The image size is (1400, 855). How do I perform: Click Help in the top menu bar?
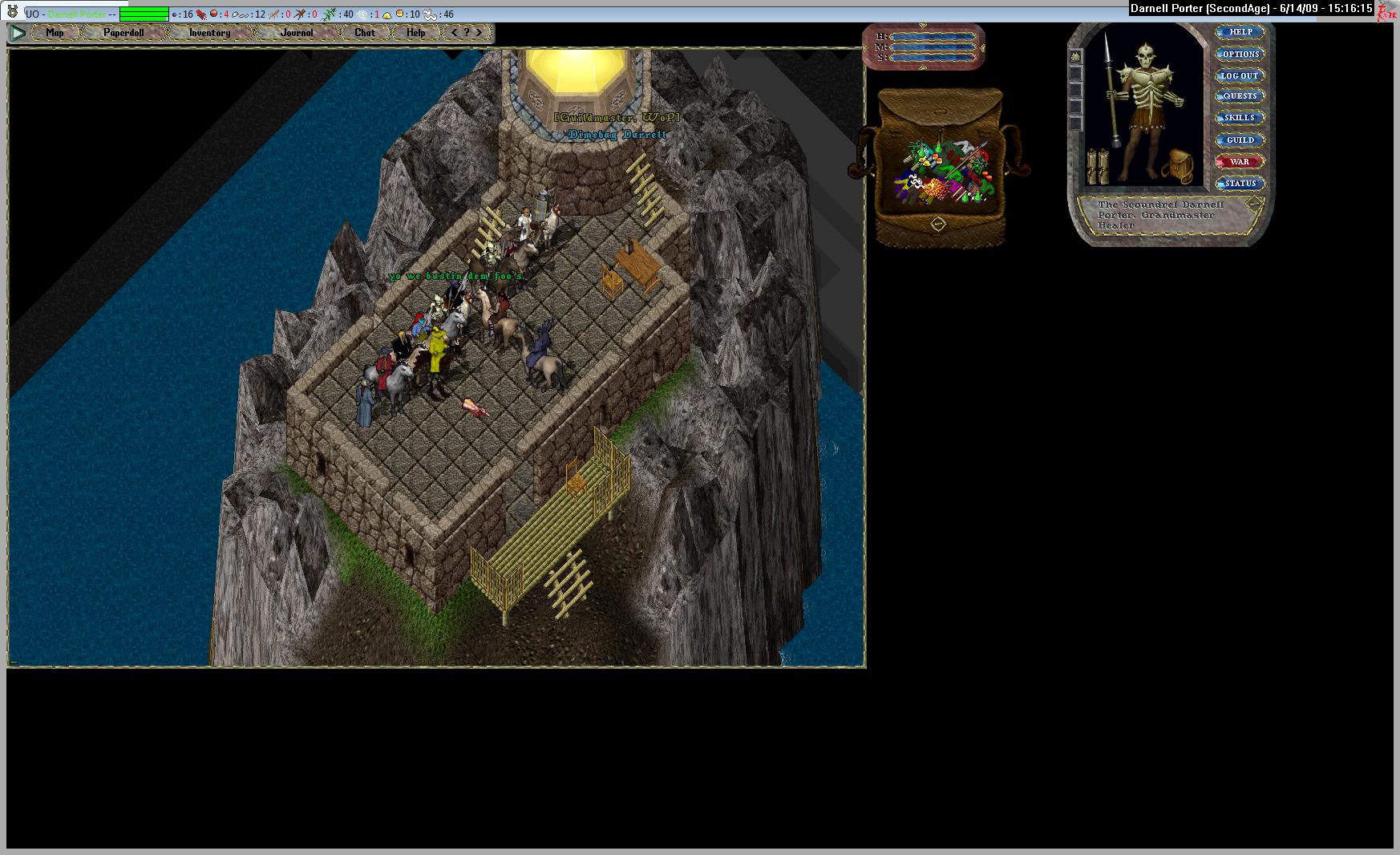tap(415, 33)
